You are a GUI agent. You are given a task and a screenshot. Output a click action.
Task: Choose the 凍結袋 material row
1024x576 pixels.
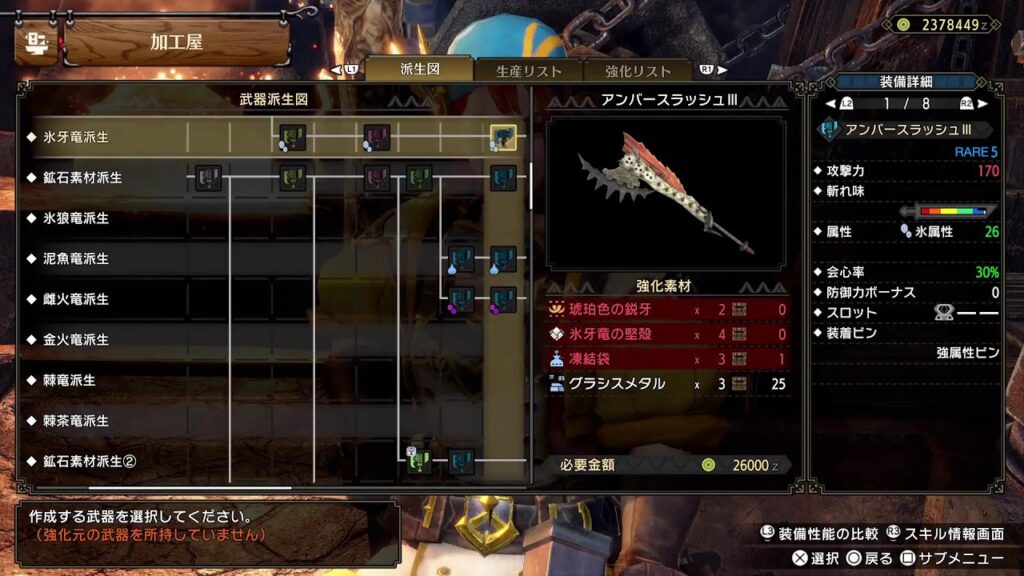click(668, 358)
